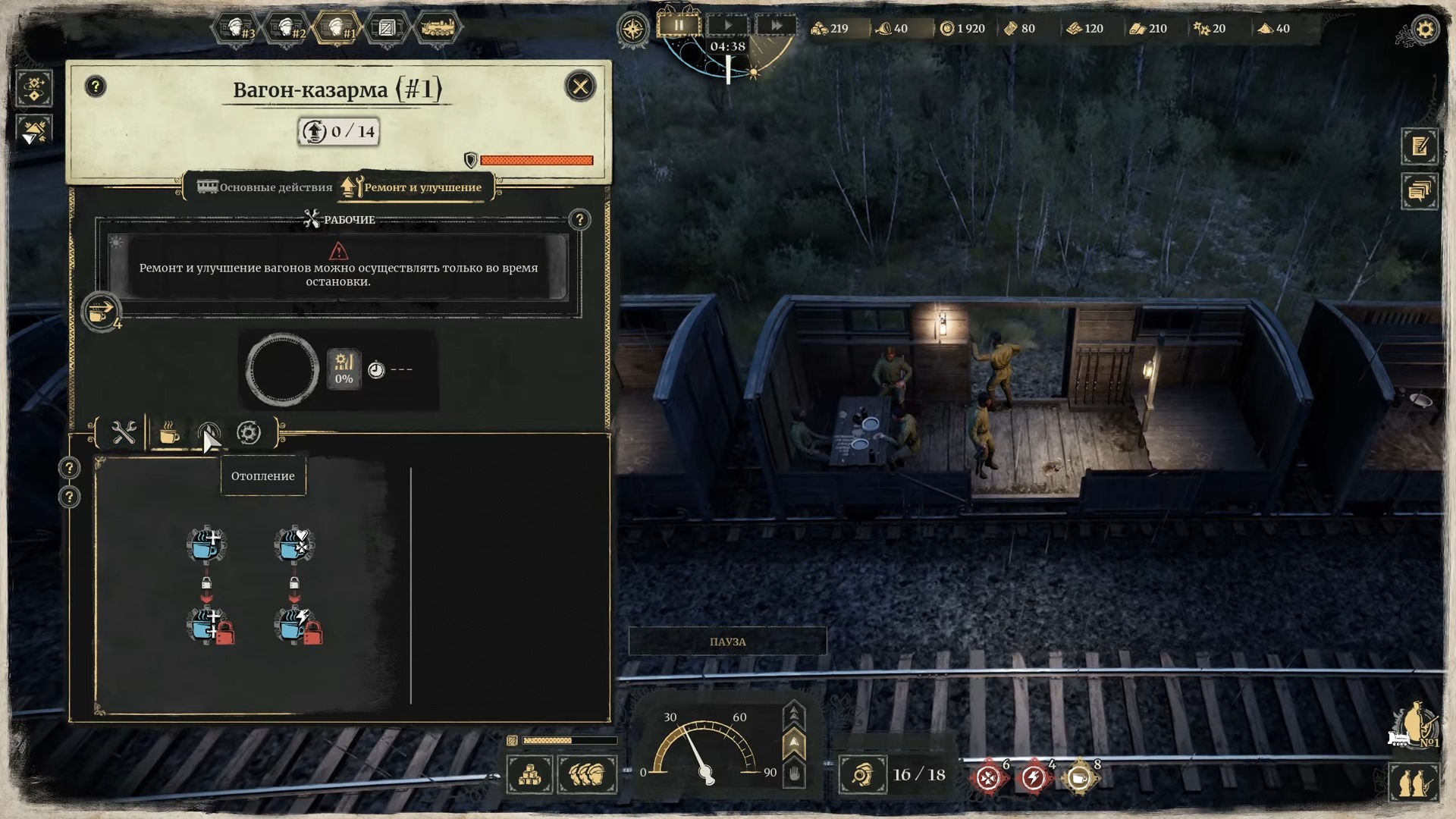
Task: Open the stacked cargo crates menu
Action: coord(529,775)
